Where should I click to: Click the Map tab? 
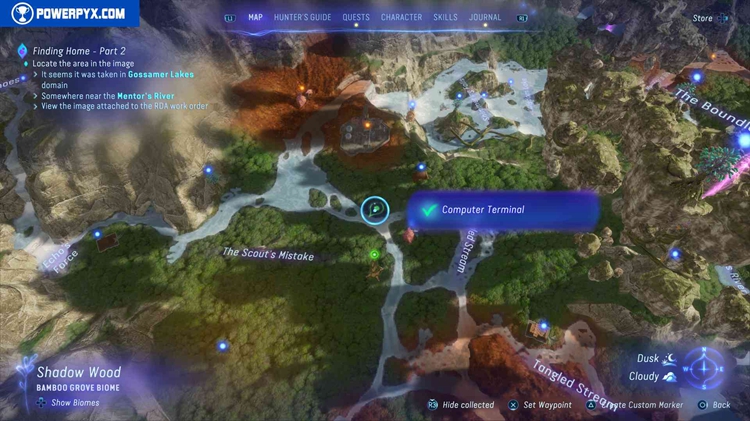click(255, 17)
